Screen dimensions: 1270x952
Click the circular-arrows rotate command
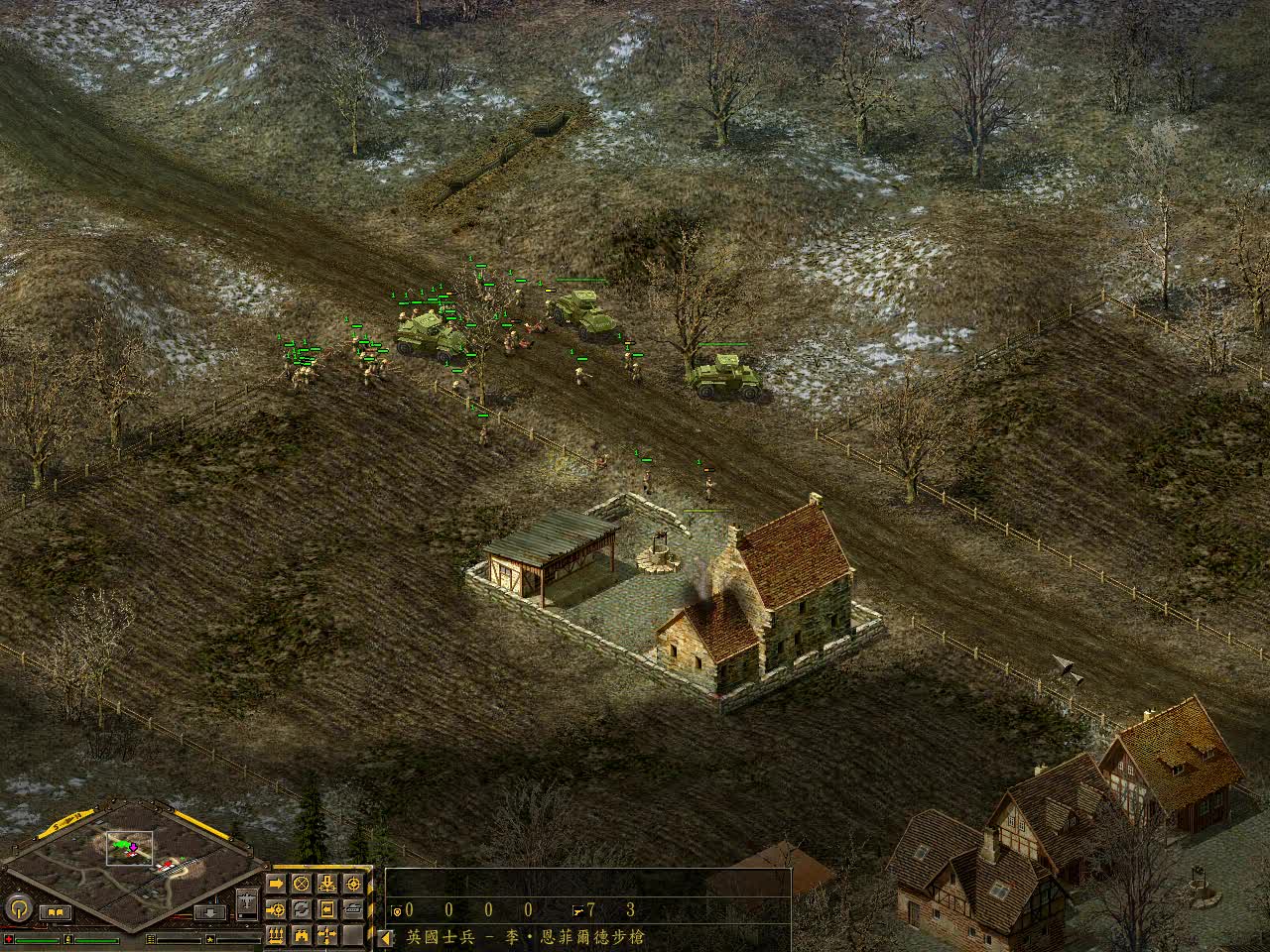click(x=302, y=908)
